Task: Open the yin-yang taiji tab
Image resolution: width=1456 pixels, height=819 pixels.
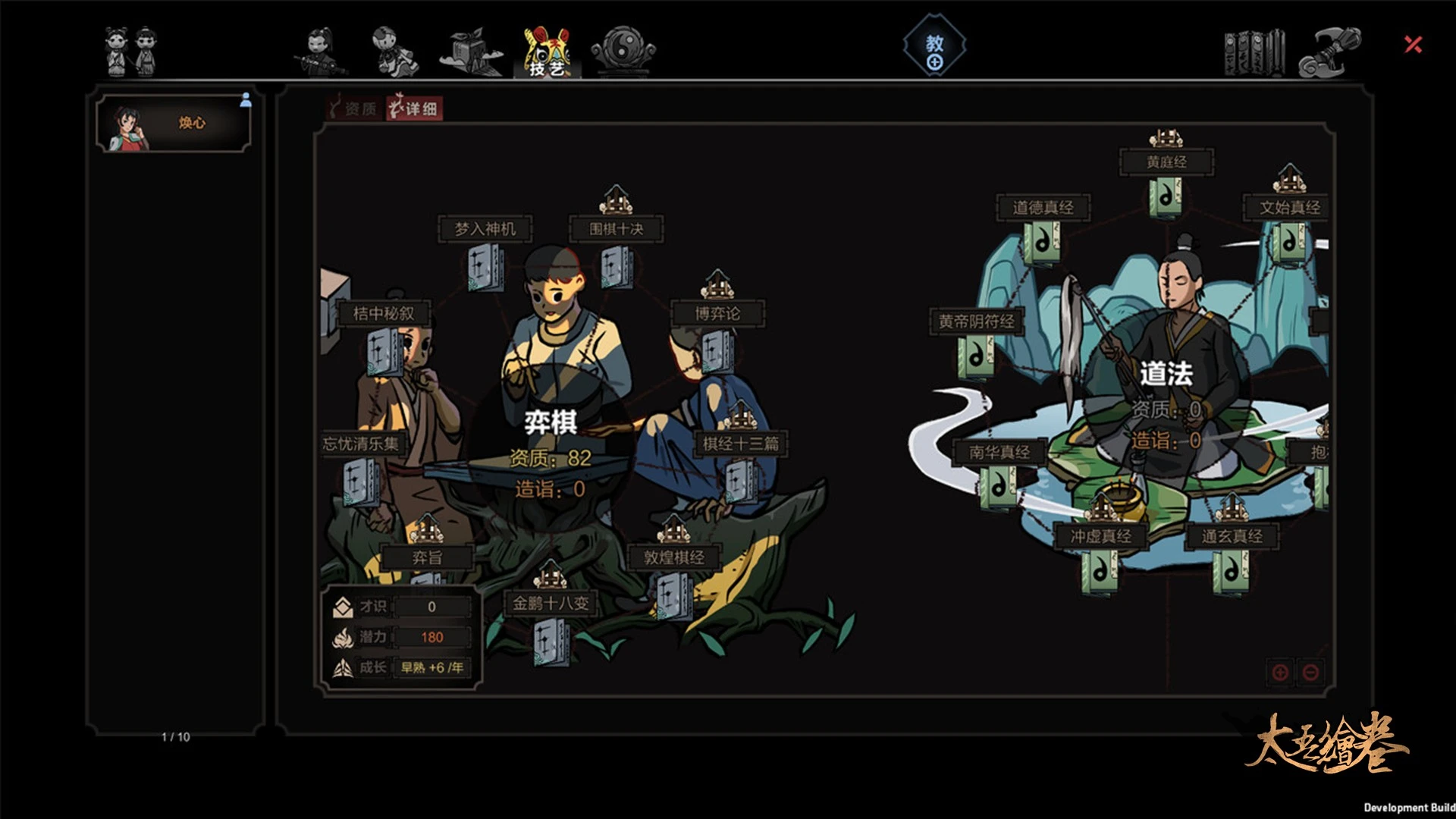Action: 623,52
